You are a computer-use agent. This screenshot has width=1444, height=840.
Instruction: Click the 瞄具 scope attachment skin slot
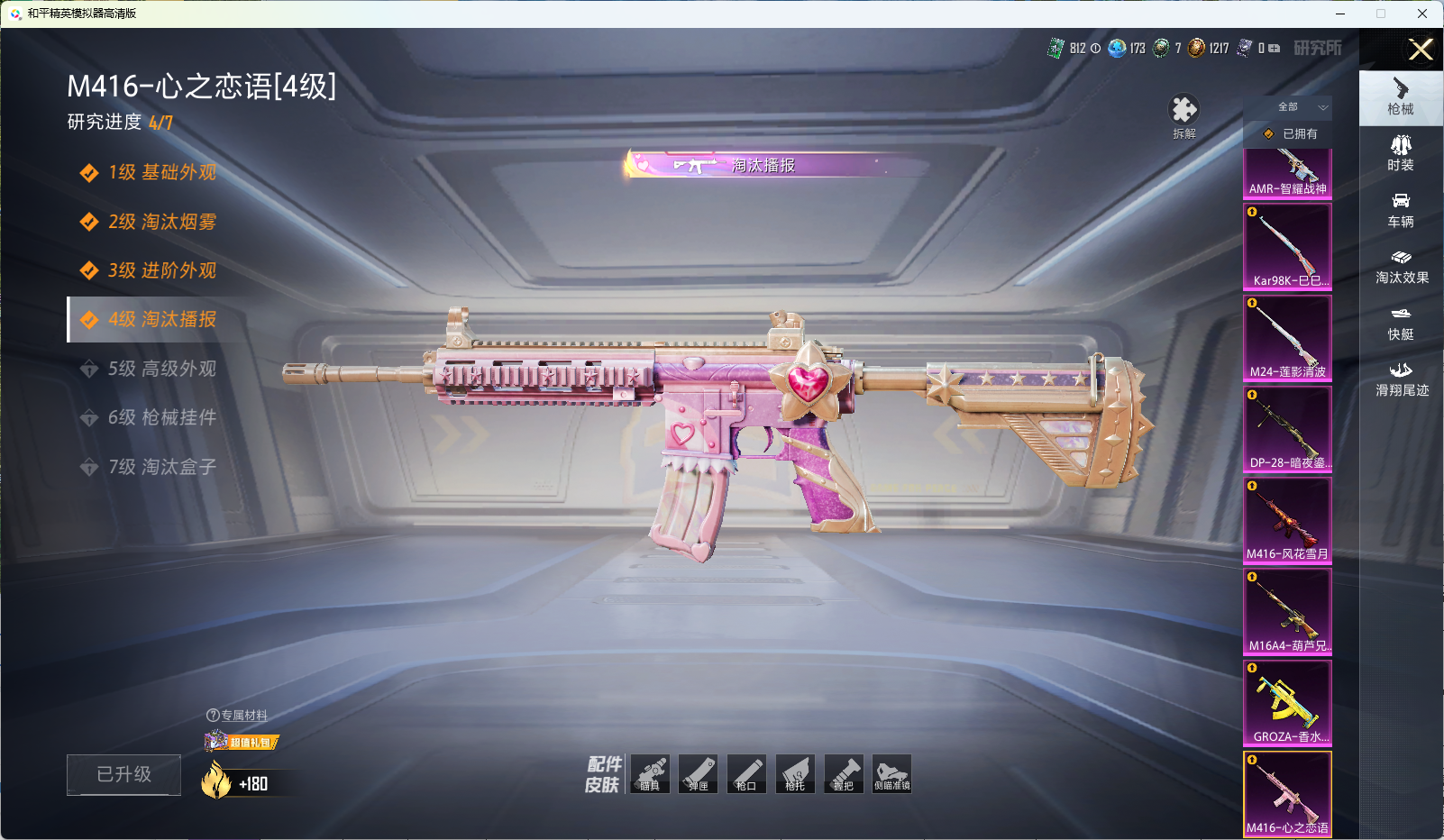(650, 774)
